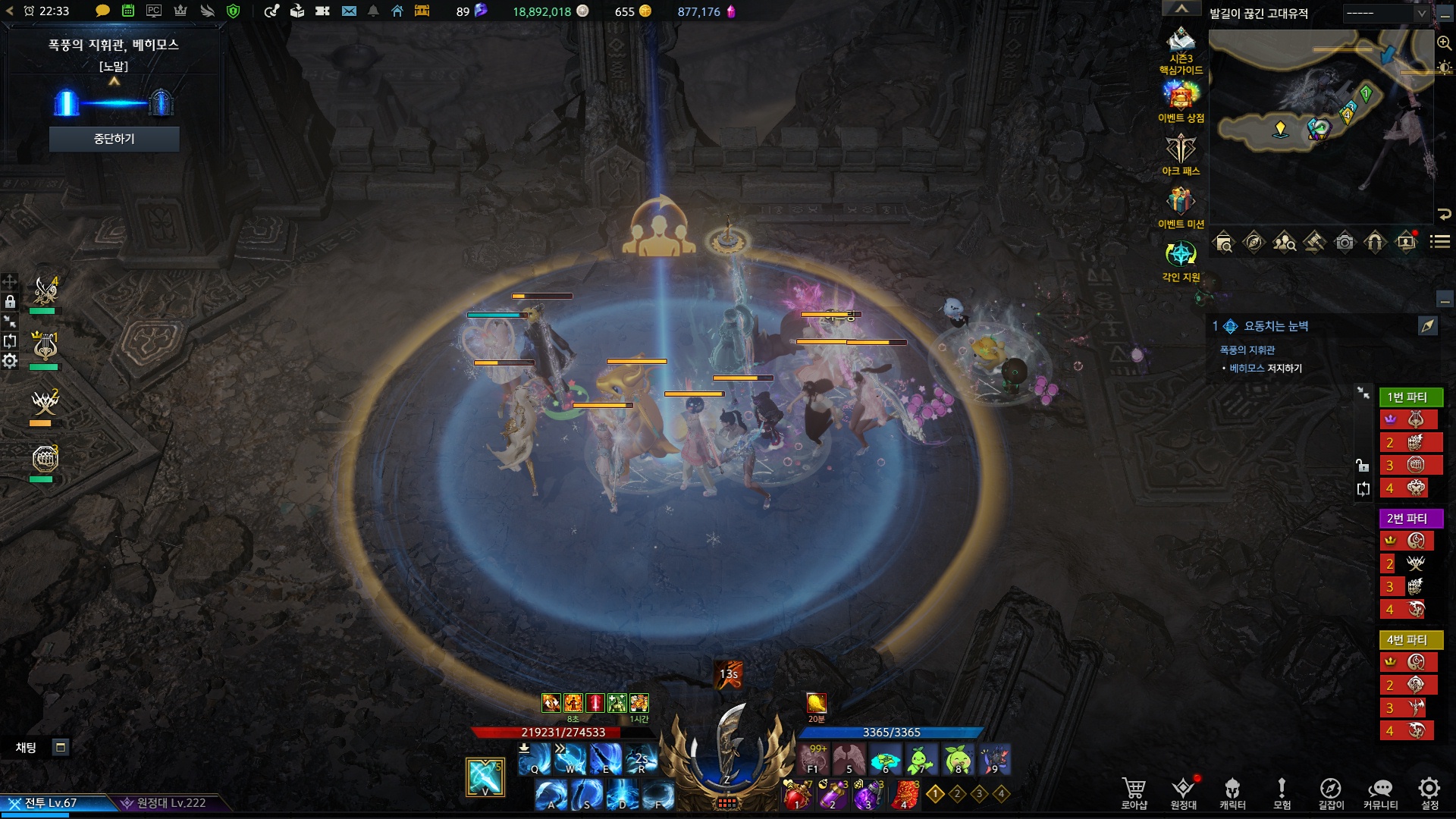Image resolution: width=1456 pixels, height=819 pixels.
Task: Open the 커뮤니티 menu
Action: (1380, 792)
